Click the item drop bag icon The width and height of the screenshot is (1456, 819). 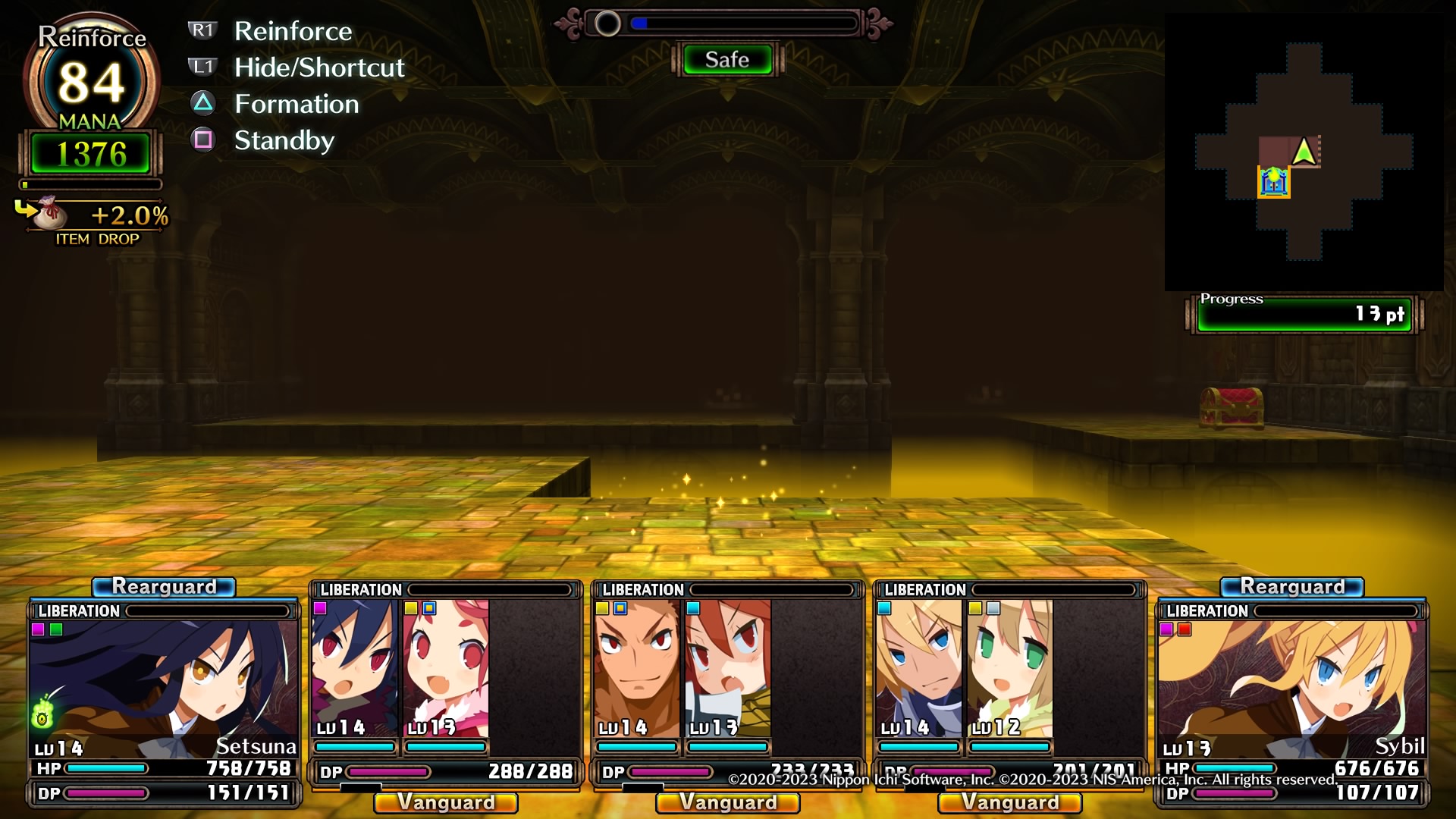[49, 213]
